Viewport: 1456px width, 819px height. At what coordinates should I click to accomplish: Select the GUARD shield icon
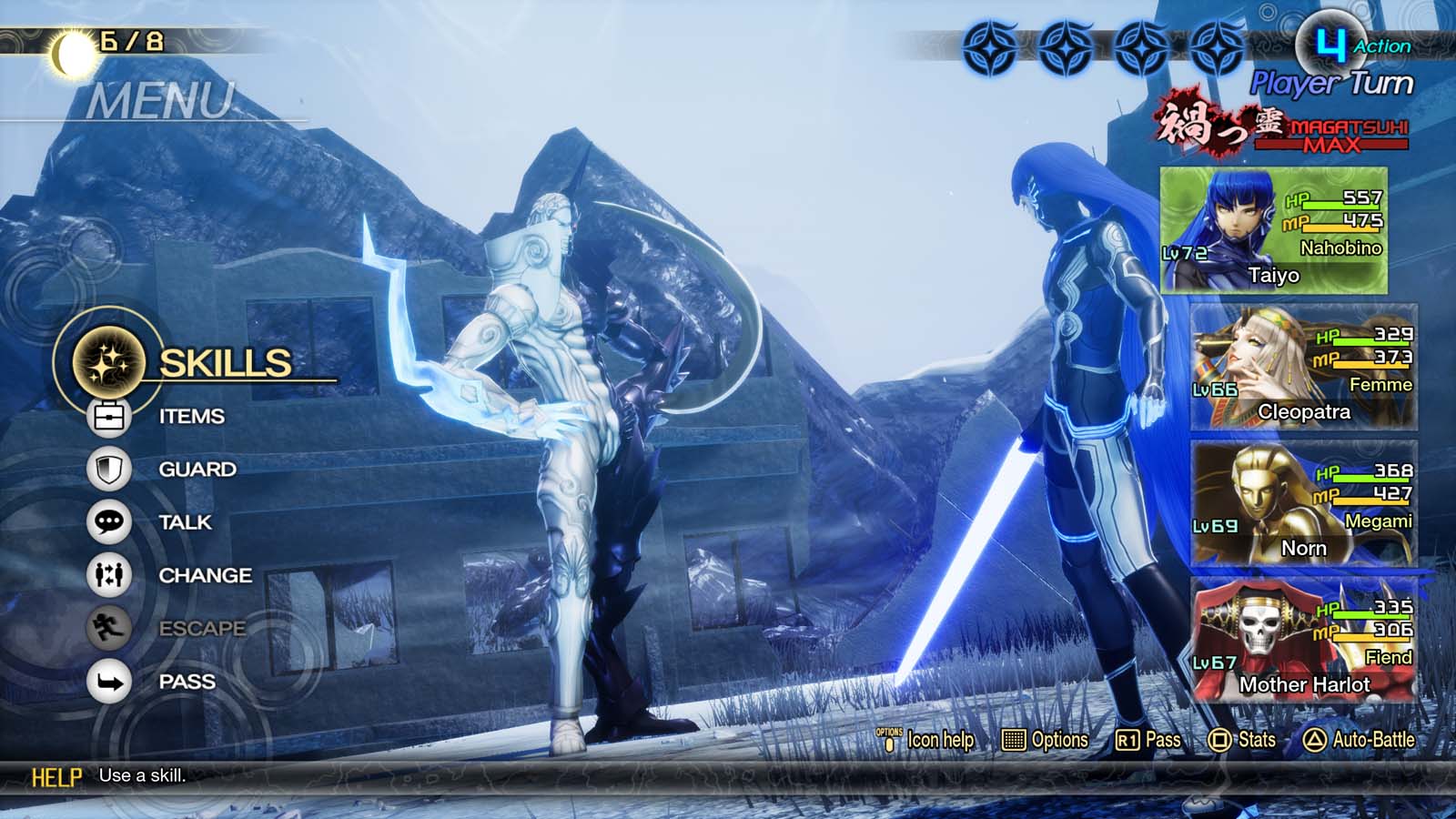[109, 470]
